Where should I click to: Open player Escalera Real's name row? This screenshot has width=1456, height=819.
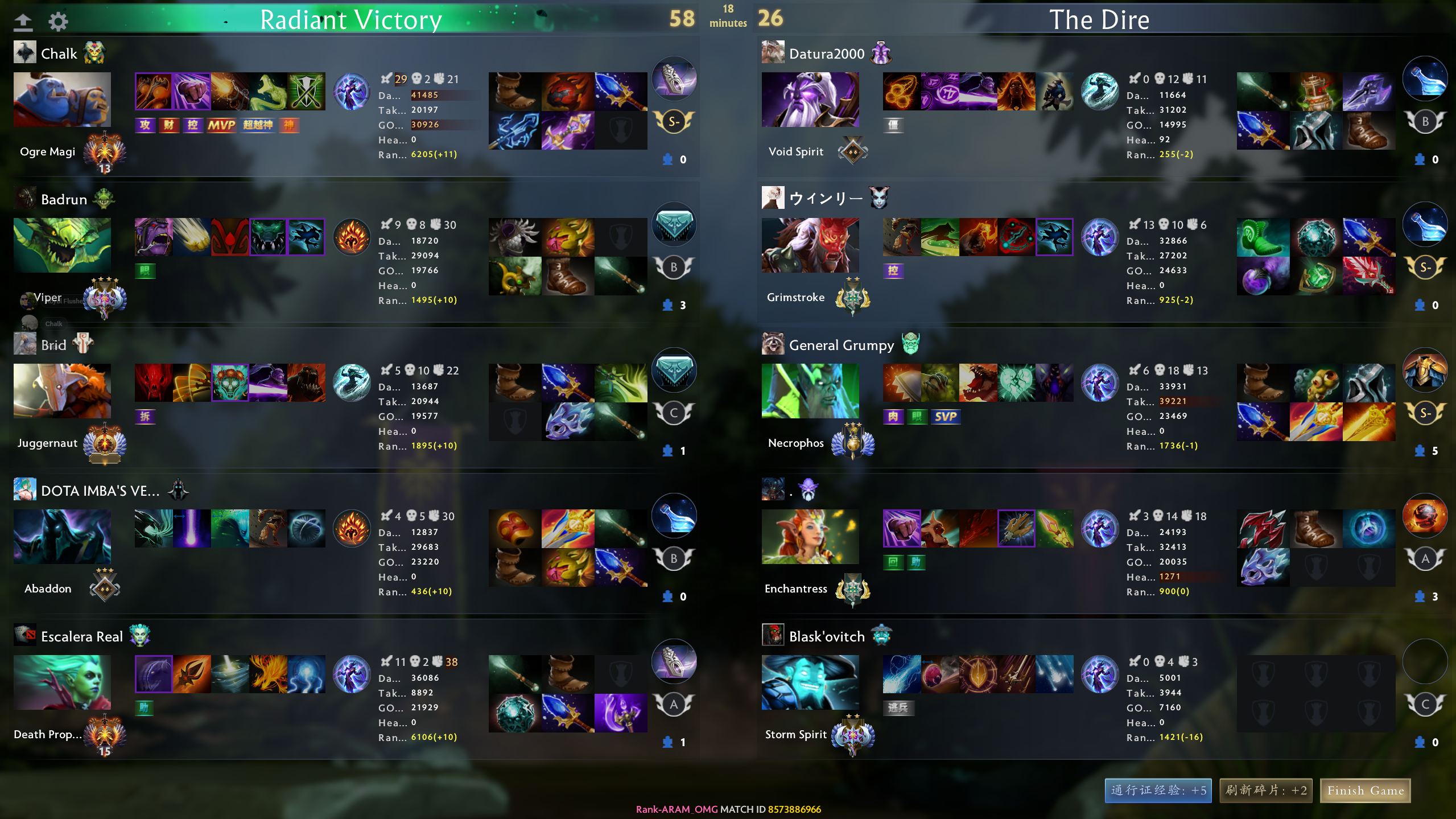[81, 636]
